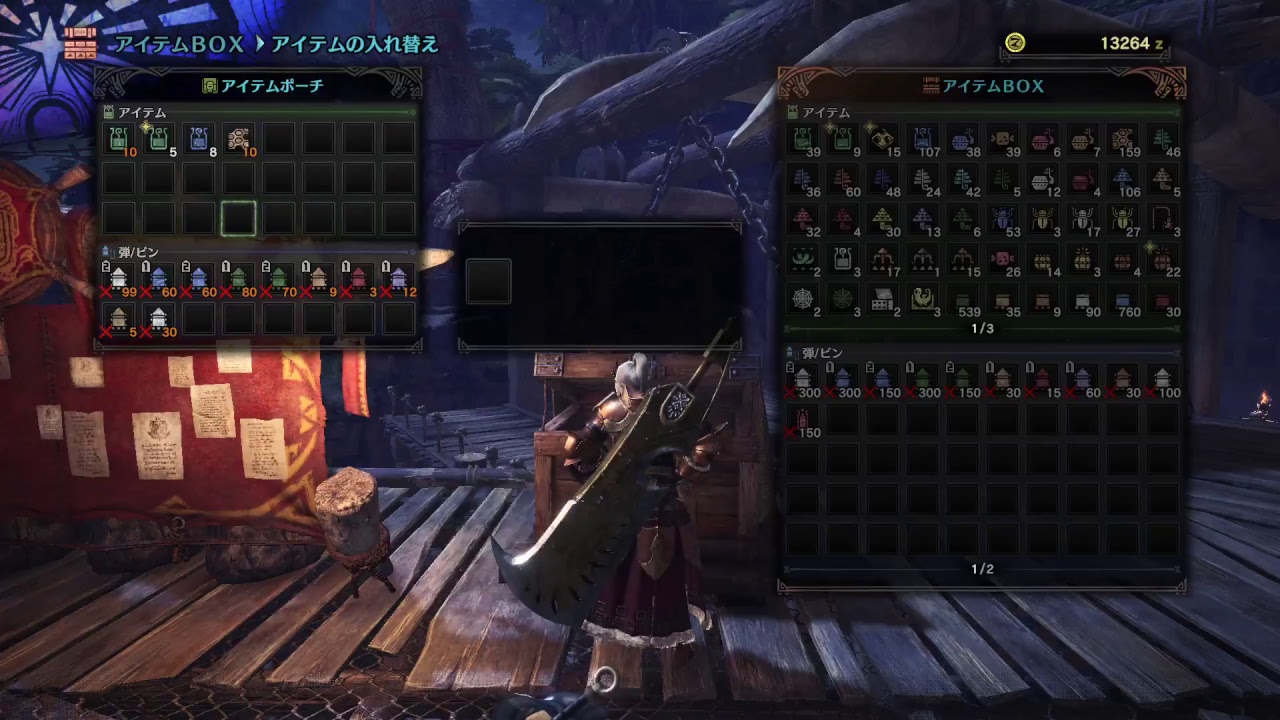Pick the honey stack of 159 in box
Viewport: 1280px width, 720px height.
[1123, 139]
